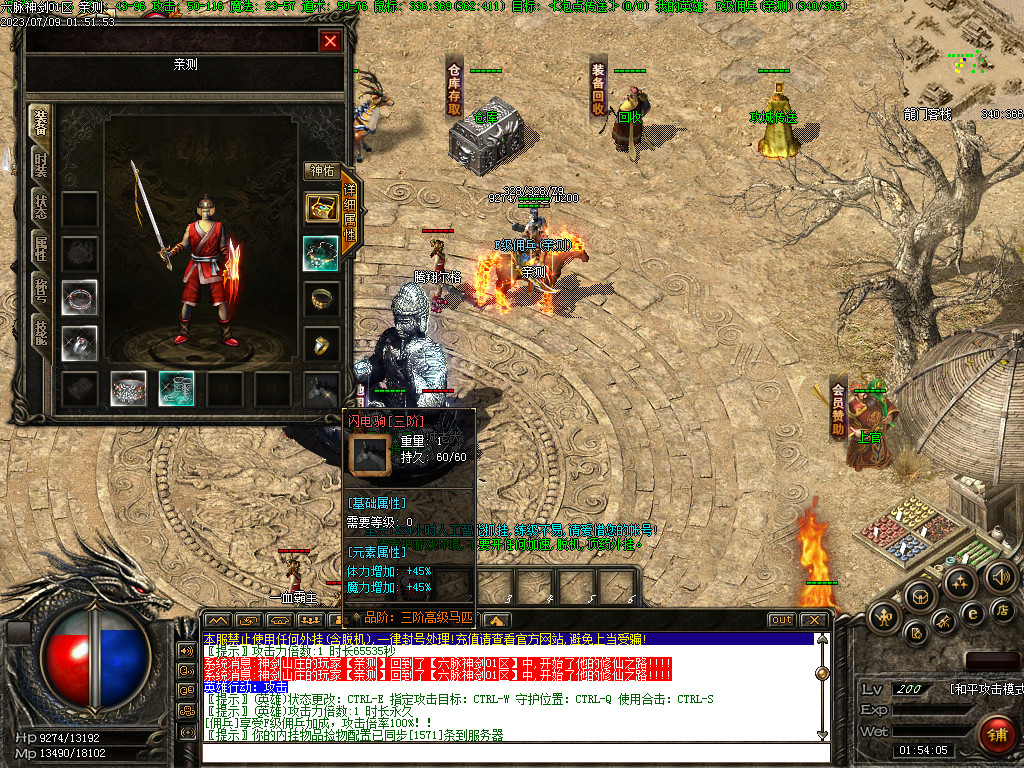Select the golden treasure chest equipment slot
Viewport: 1024px width, 768px height.
[321, 208]
